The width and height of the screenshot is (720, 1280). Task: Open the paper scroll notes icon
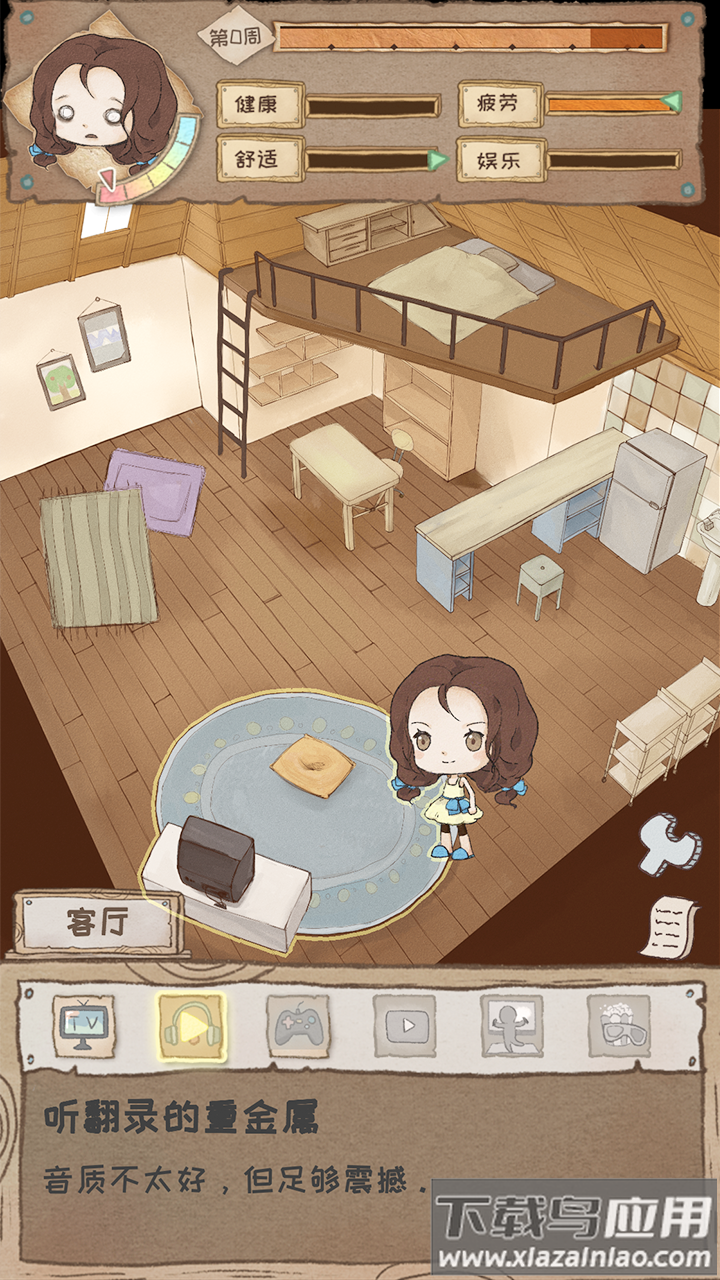point(669,924)
